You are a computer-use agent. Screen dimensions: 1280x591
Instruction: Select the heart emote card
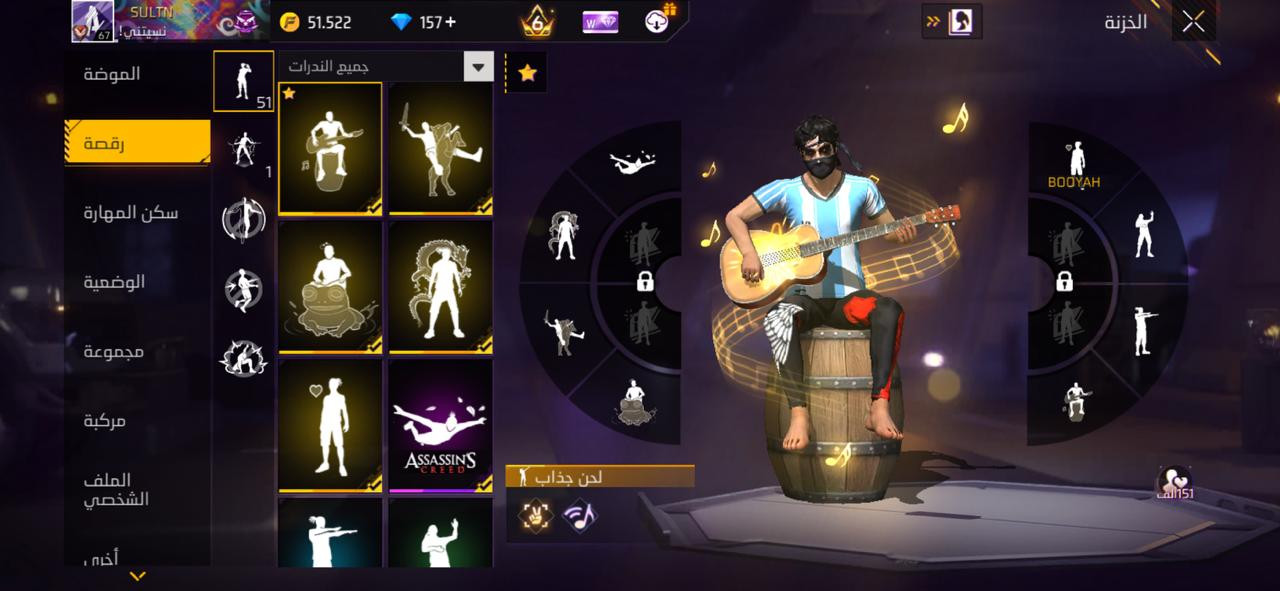[330, 425]
